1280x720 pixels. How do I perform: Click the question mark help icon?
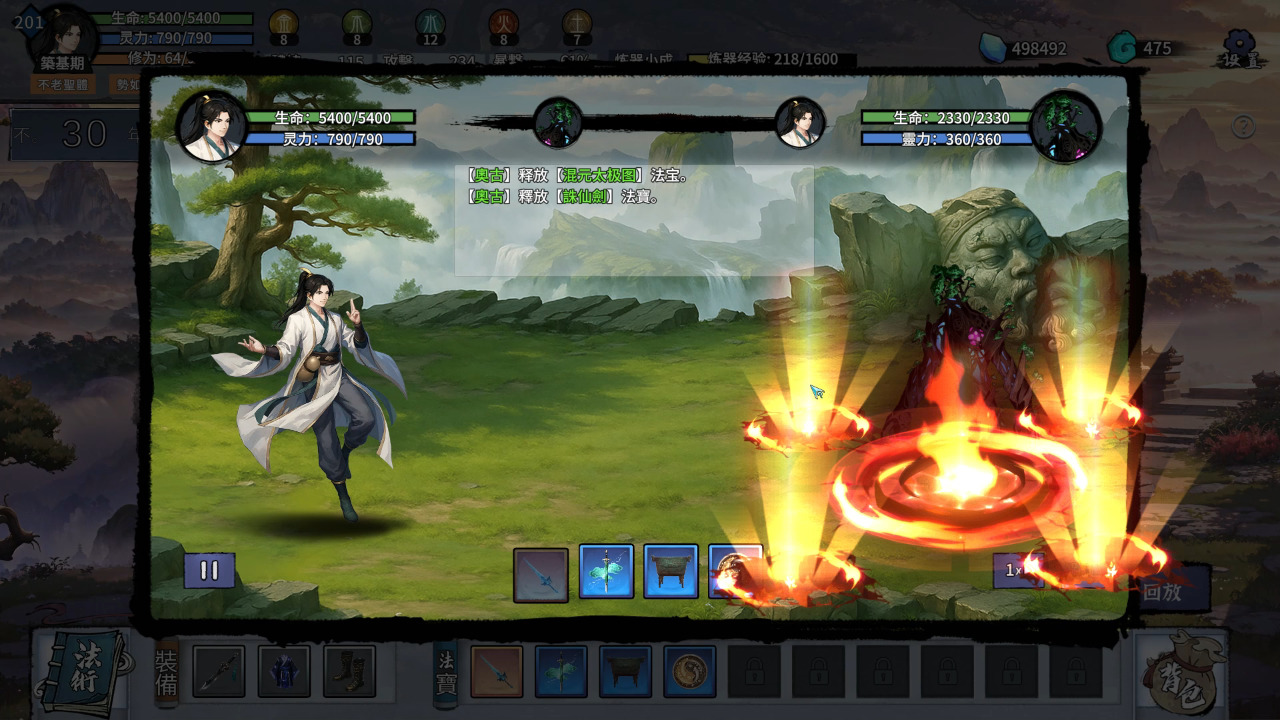click(1243, 127)
